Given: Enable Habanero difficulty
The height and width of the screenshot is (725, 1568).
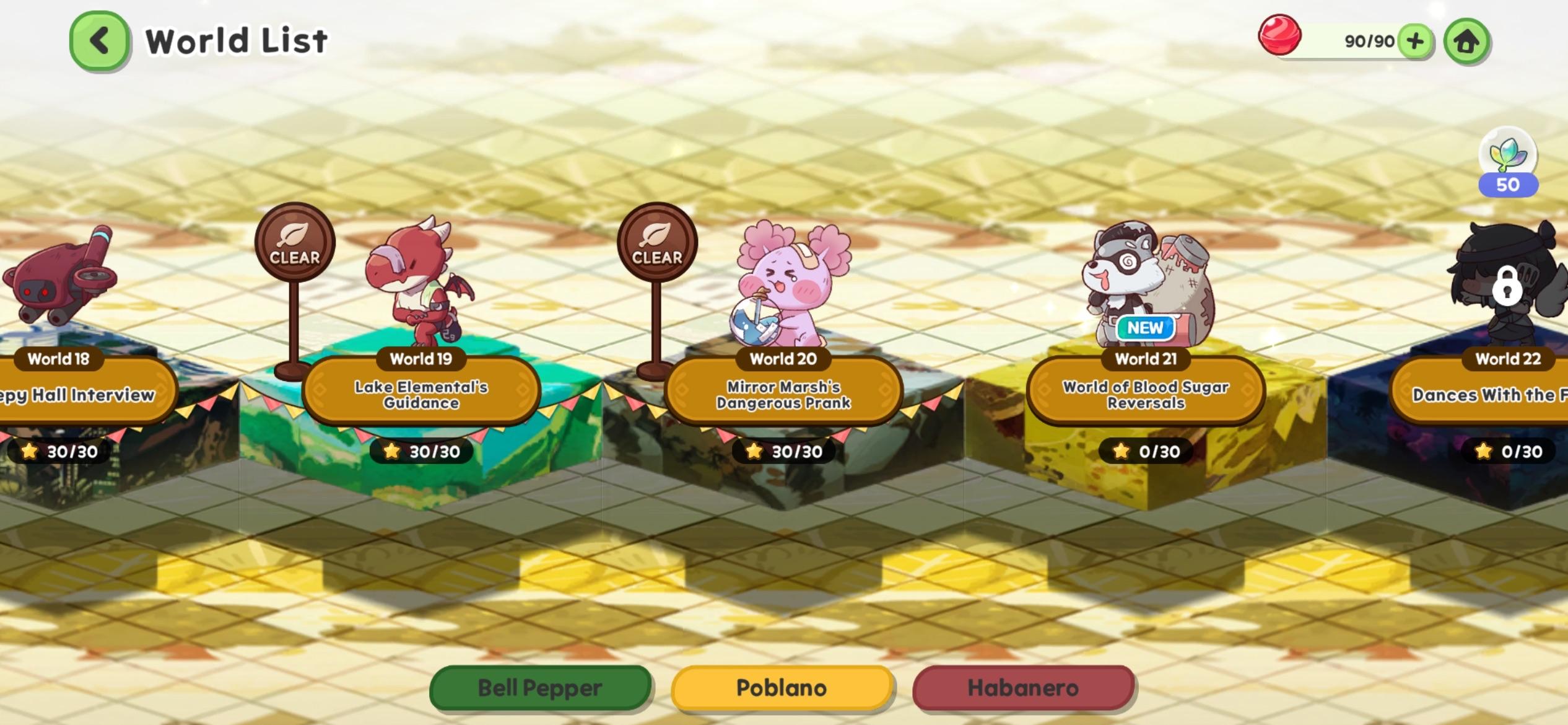Looking at the screenshot, I should tap(1022, 687).
